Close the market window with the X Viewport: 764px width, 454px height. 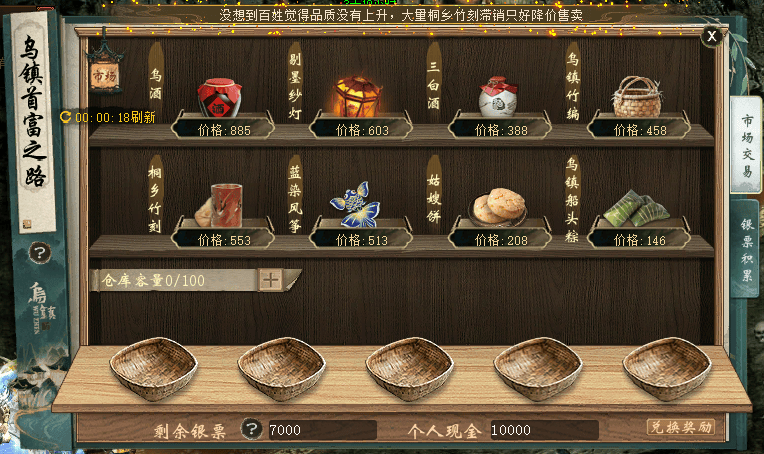pos(711,37)
